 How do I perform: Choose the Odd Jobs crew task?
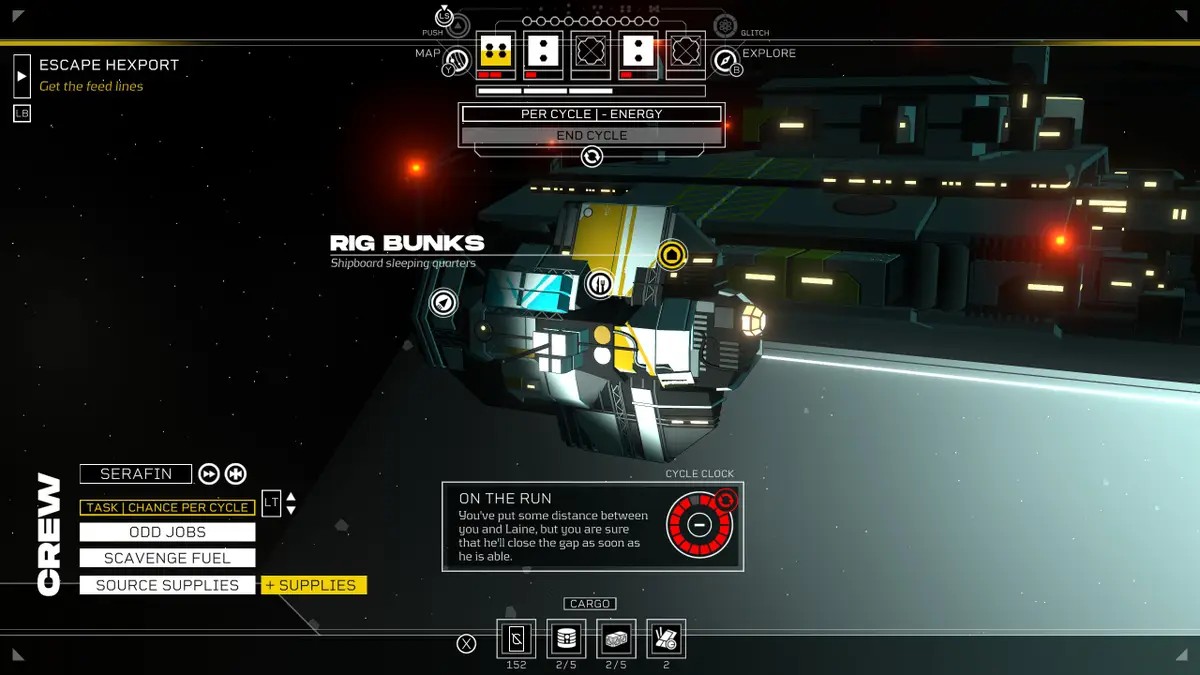(x=167, y=532)
